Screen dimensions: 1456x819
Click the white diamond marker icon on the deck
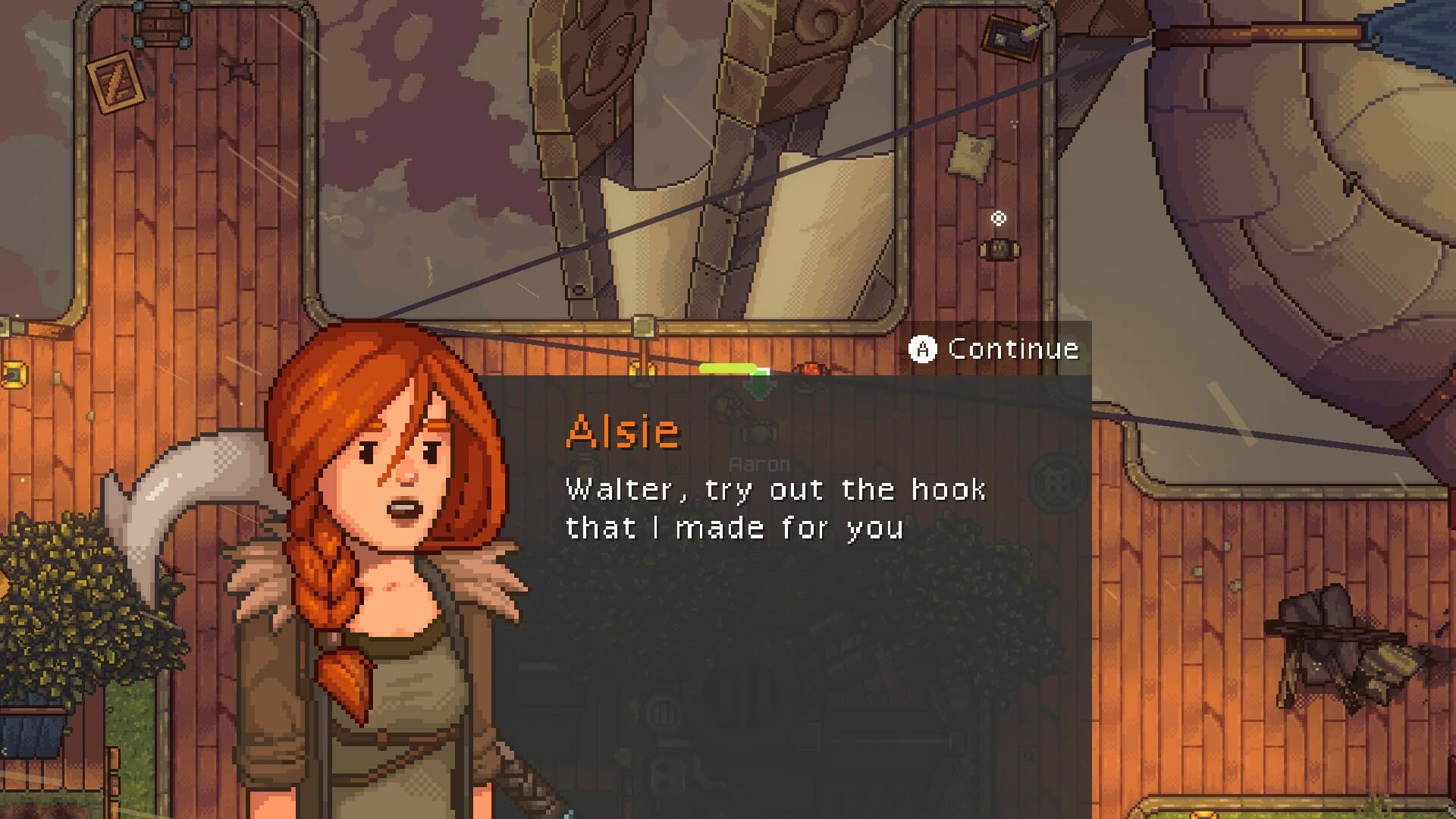coord(999,219)
